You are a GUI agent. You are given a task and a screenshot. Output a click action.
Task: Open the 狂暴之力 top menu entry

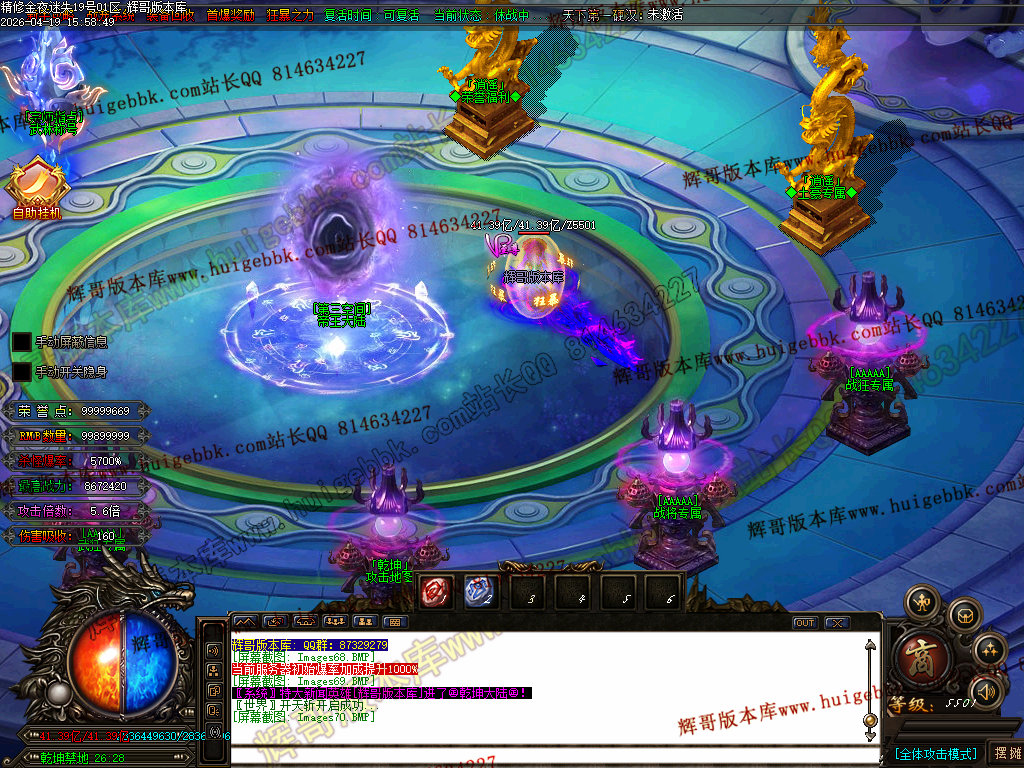coord(290,15)
